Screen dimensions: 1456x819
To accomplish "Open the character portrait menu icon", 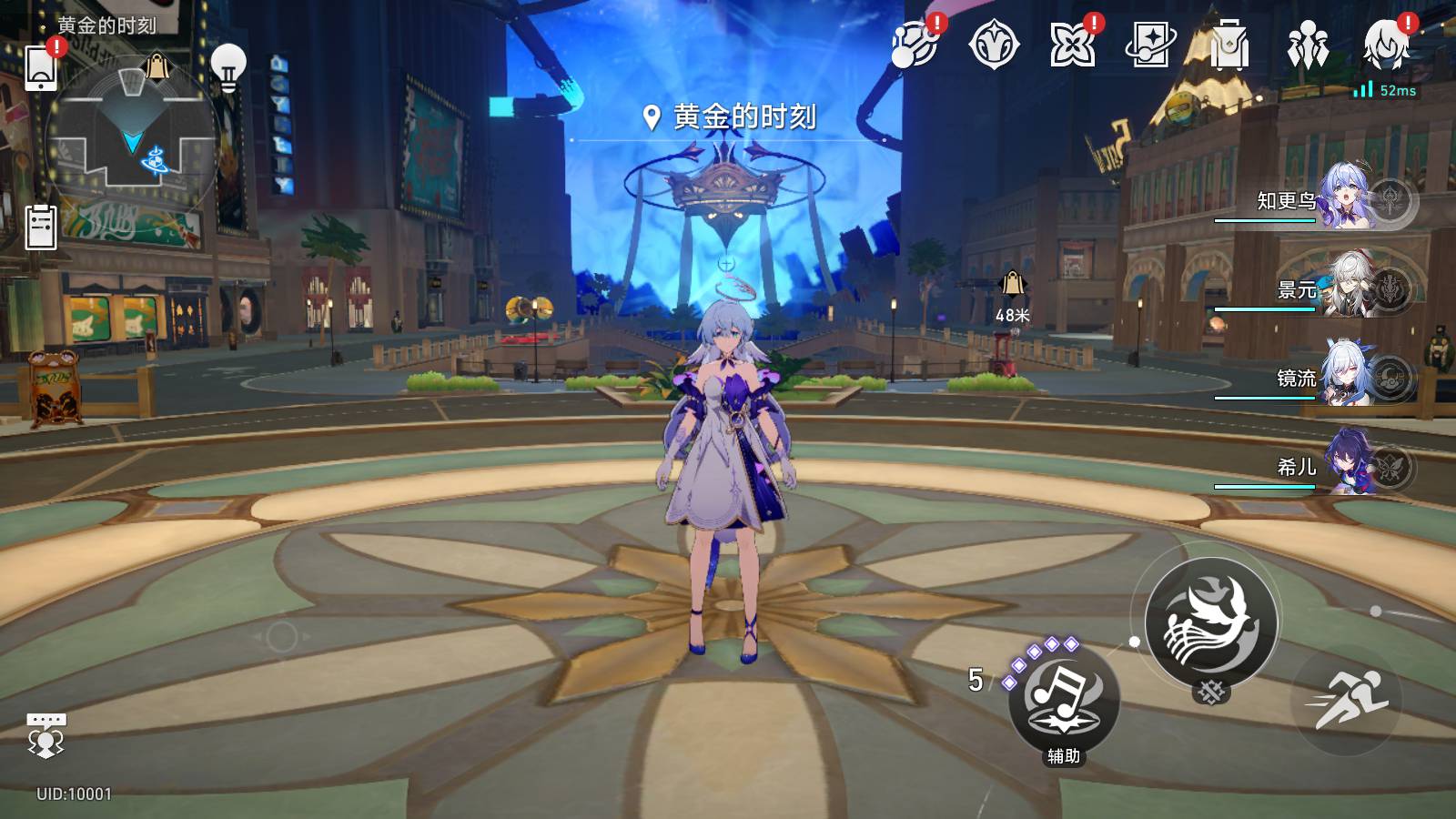I will 1386,44.
